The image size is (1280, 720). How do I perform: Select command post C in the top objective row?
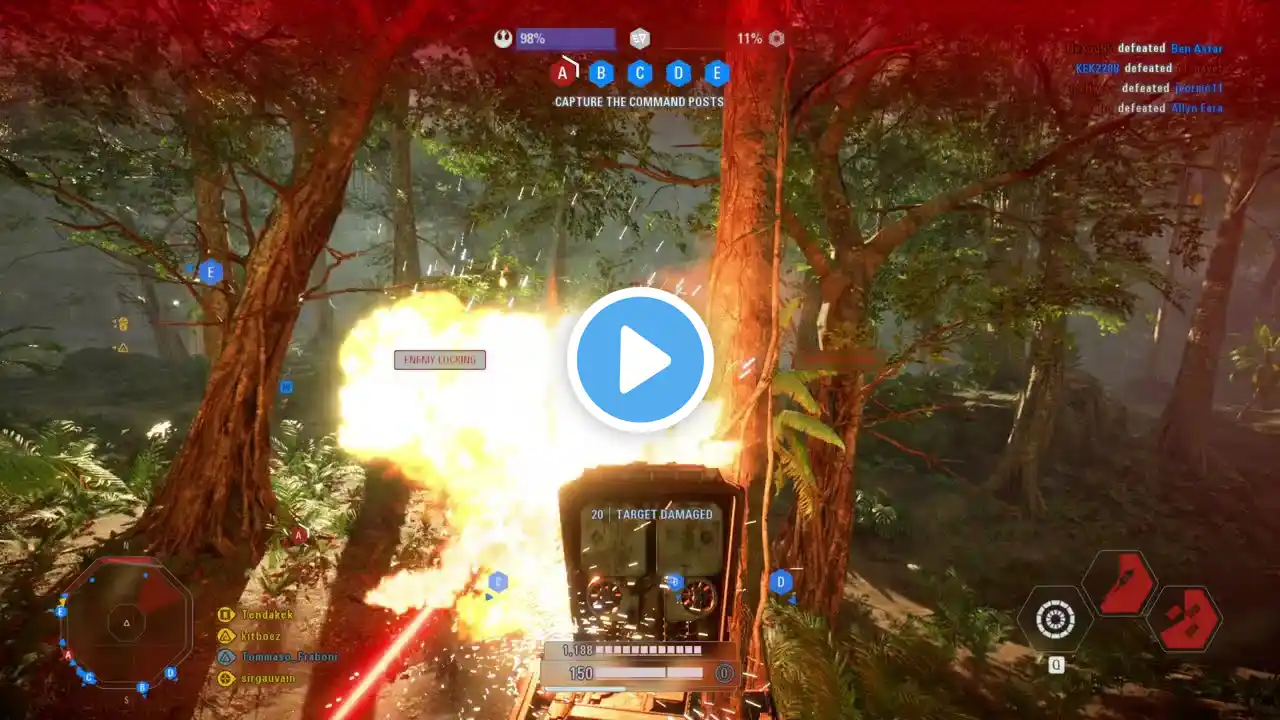click(640, 73)
